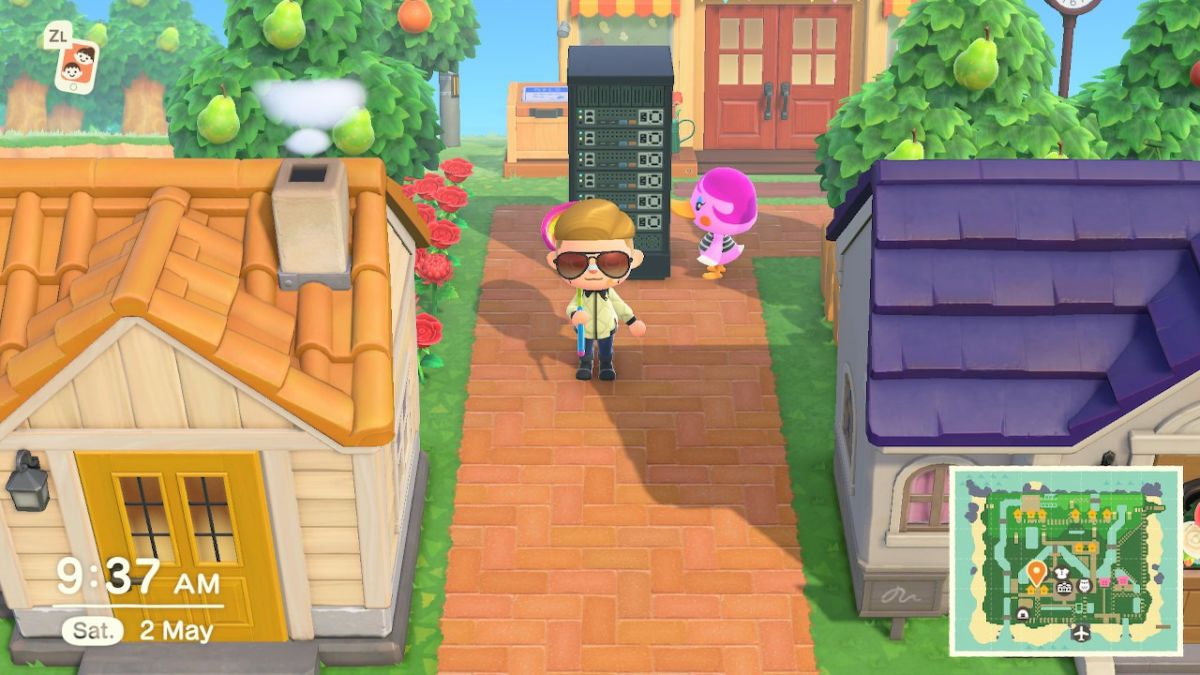Open the NookPhone icon

coord(76,65)
